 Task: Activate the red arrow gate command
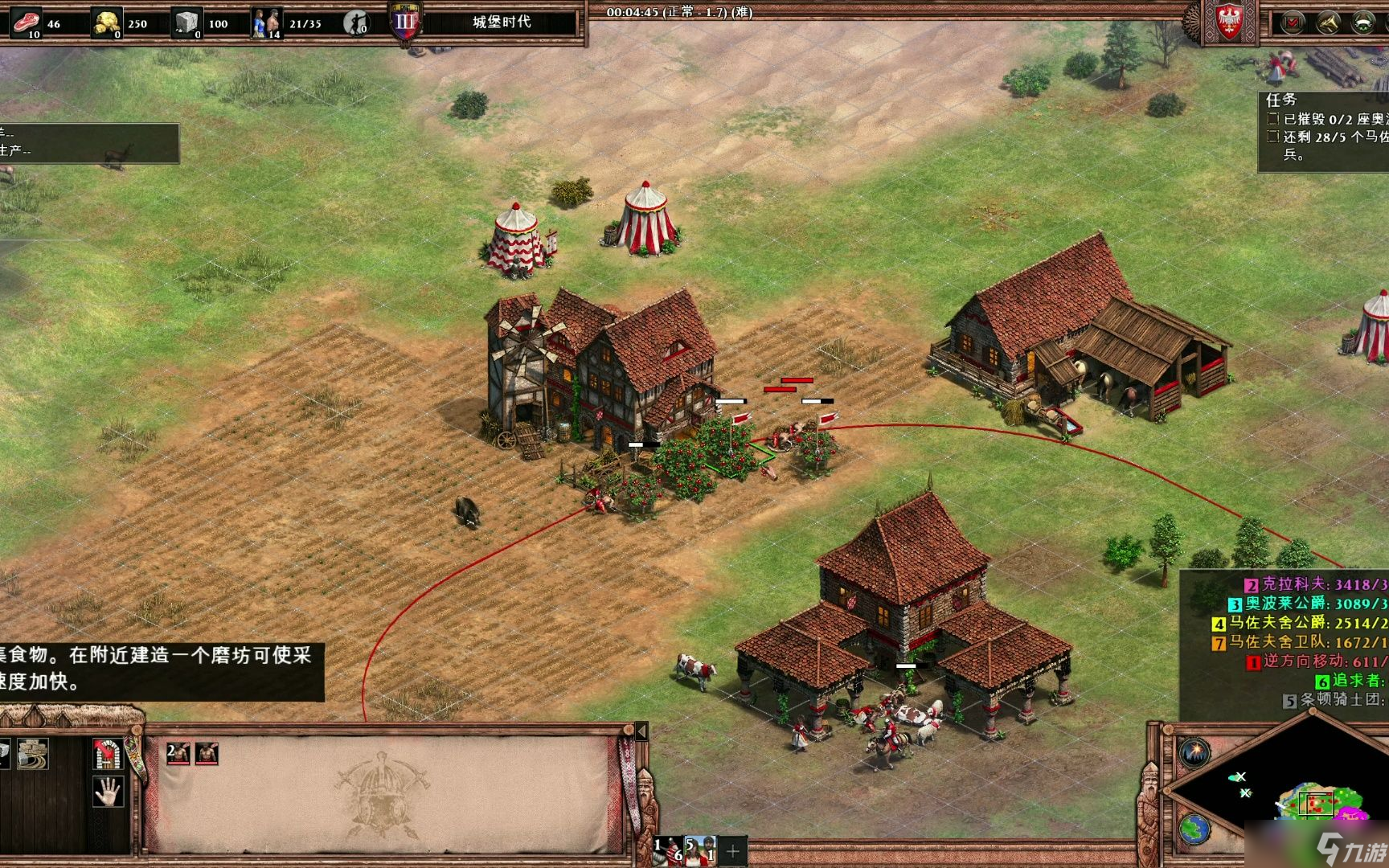pyautogui.click(x=107, y=754)
